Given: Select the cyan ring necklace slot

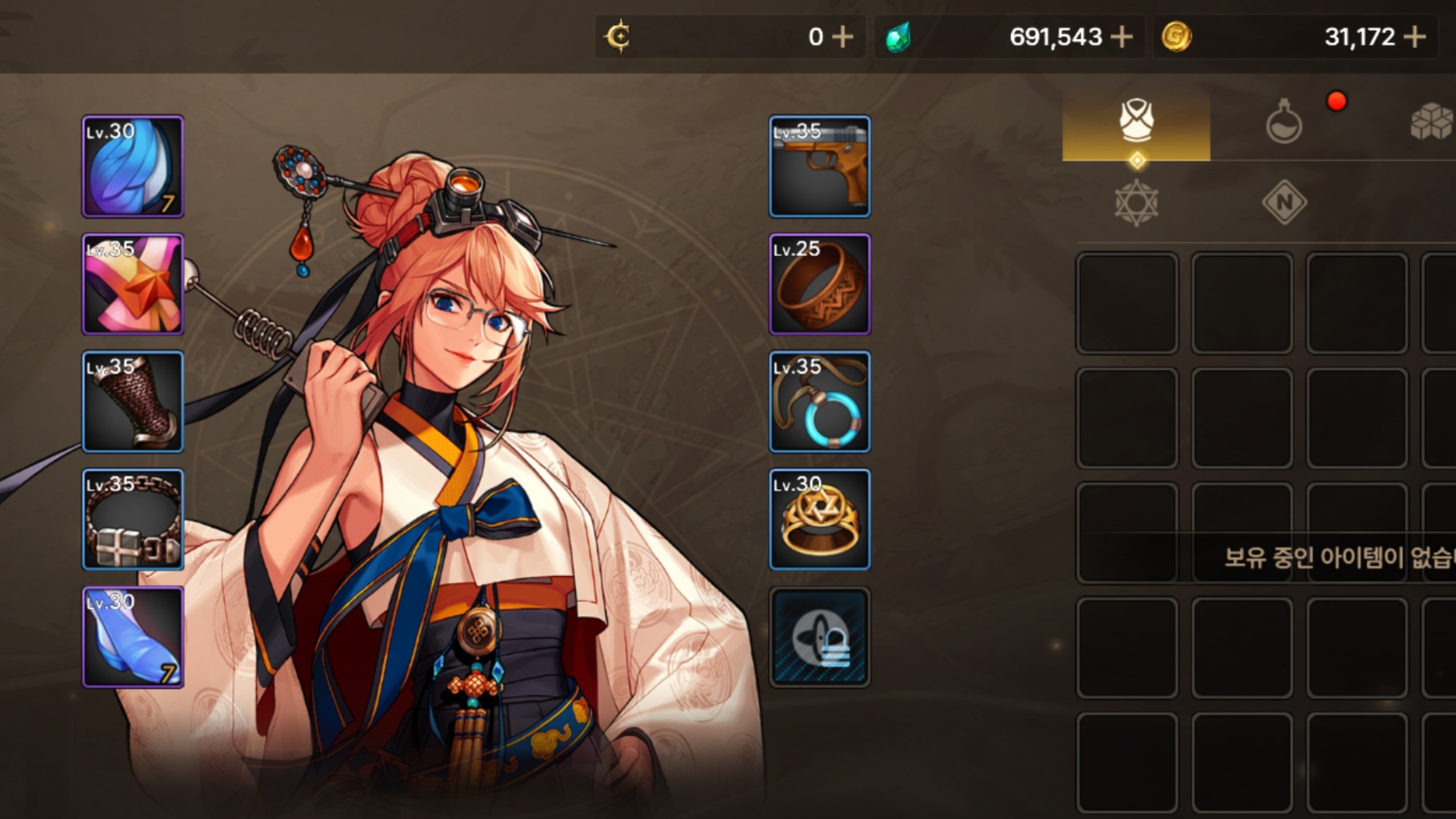Looking at the screenshot, I should (x=820, y=402).
